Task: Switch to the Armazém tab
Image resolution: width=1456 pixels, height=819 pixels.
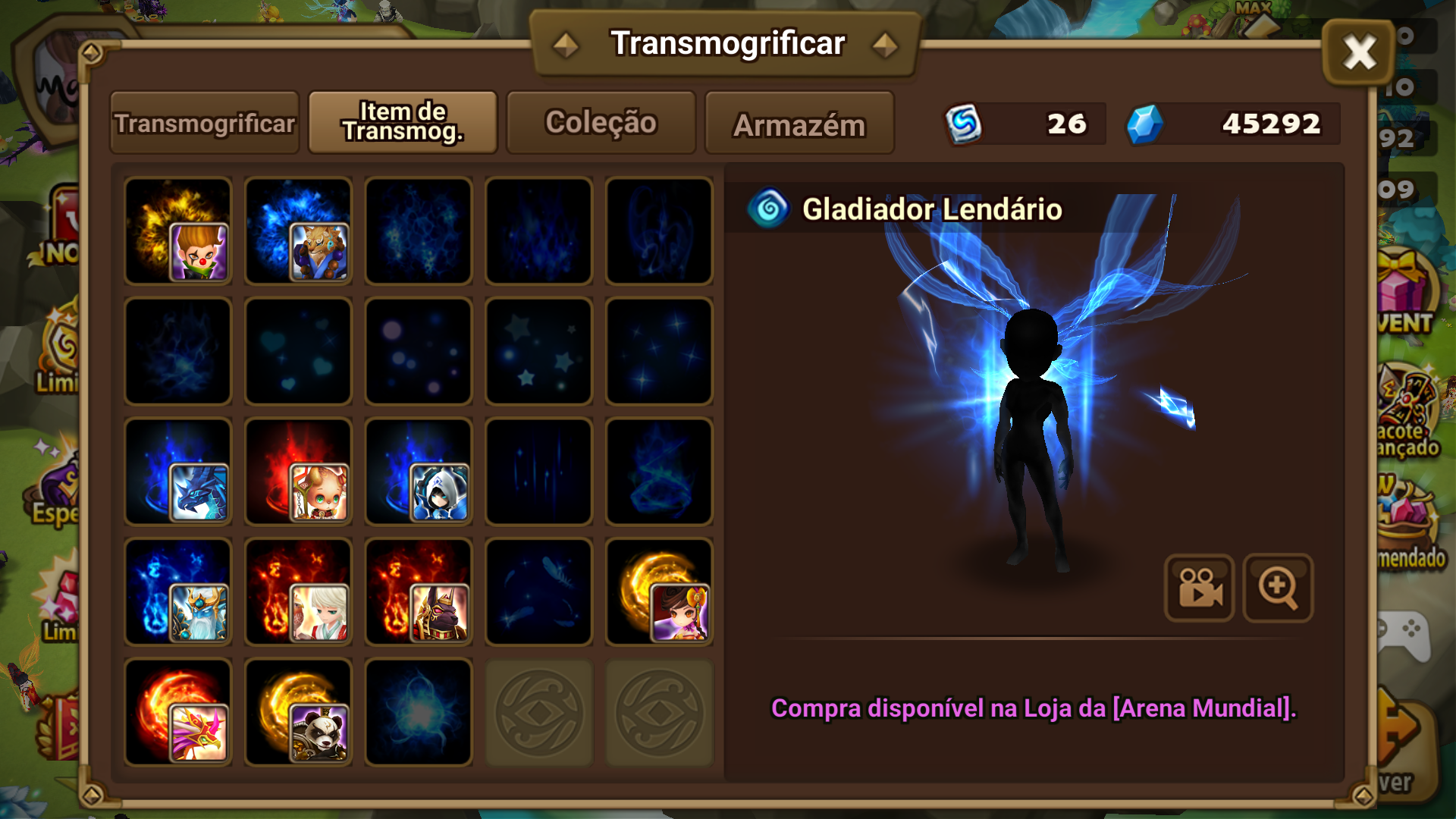Action: click(x=799, y=123)
